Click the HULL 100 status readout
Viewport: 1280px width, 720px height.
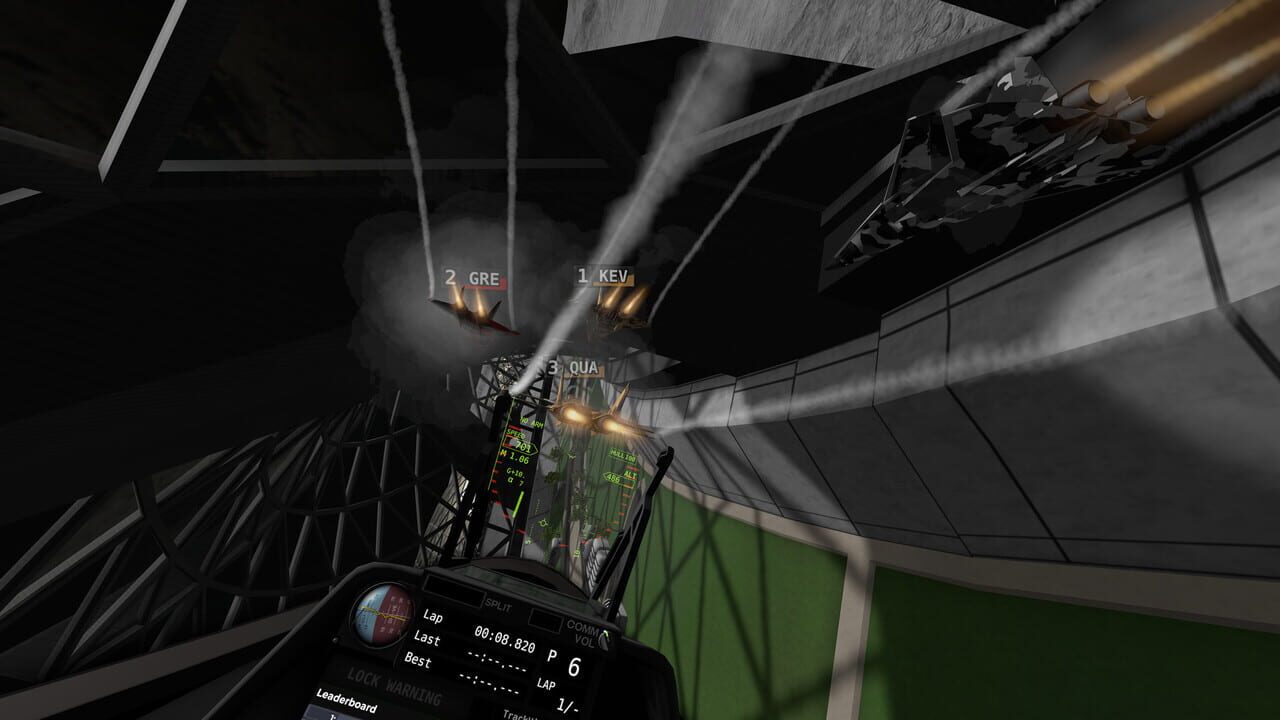click(x=623, y=456)
